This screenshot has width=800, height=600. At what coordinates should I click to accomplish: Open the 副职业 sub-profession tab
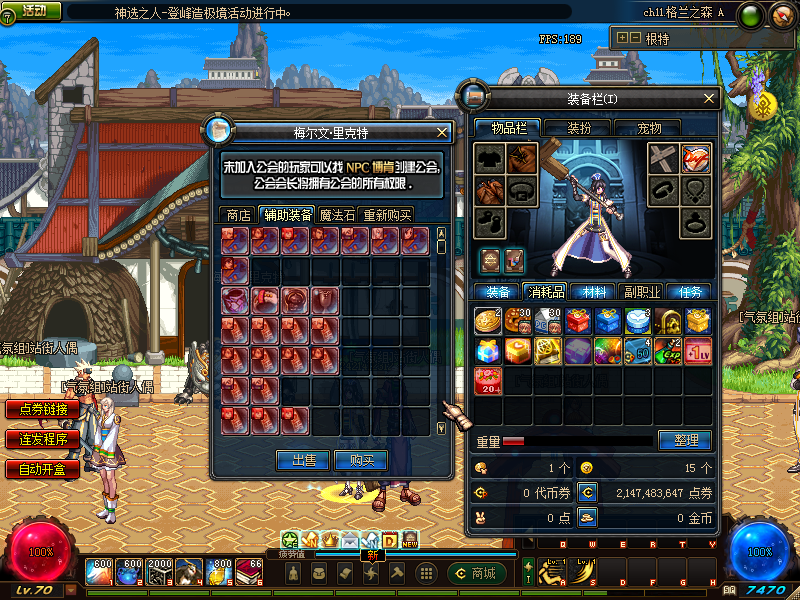click(641, 292)
